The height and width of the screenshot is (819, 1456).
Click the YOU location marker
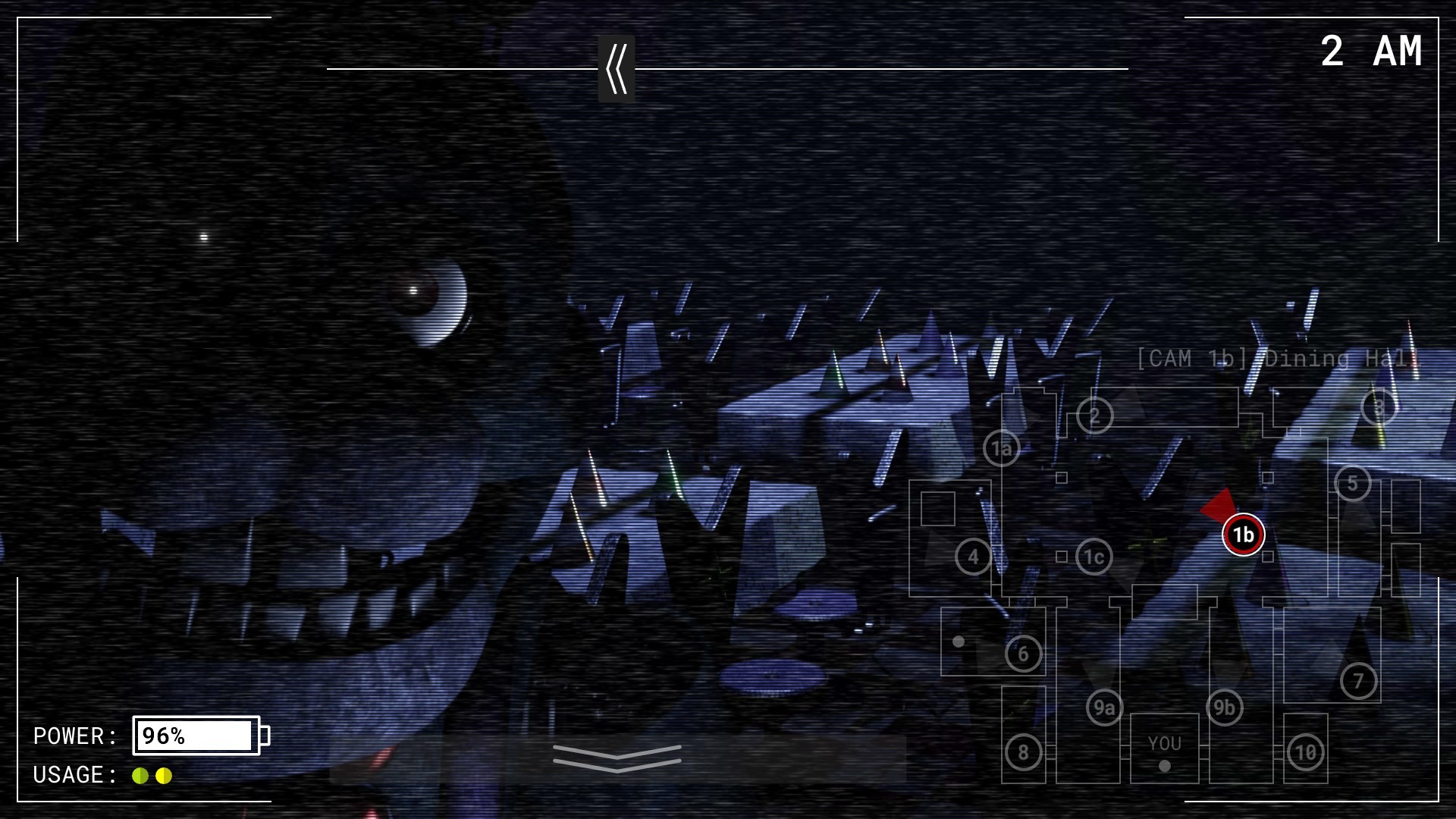click(1164, 744)
